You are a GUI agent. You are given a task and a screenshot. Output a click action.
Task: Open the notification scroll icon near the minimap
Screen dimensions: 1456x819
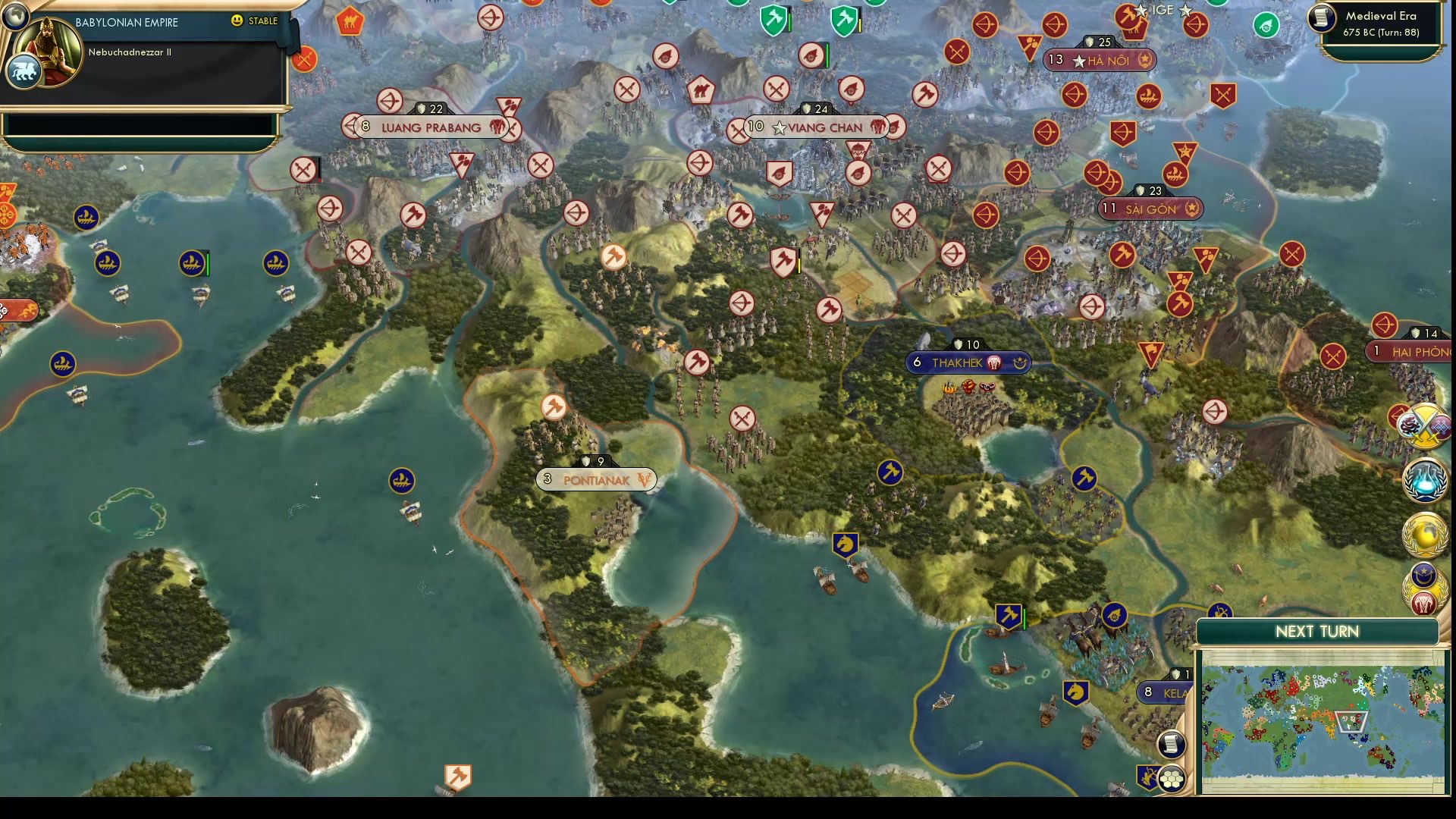pyautogui.click(x=1170, y=745)
